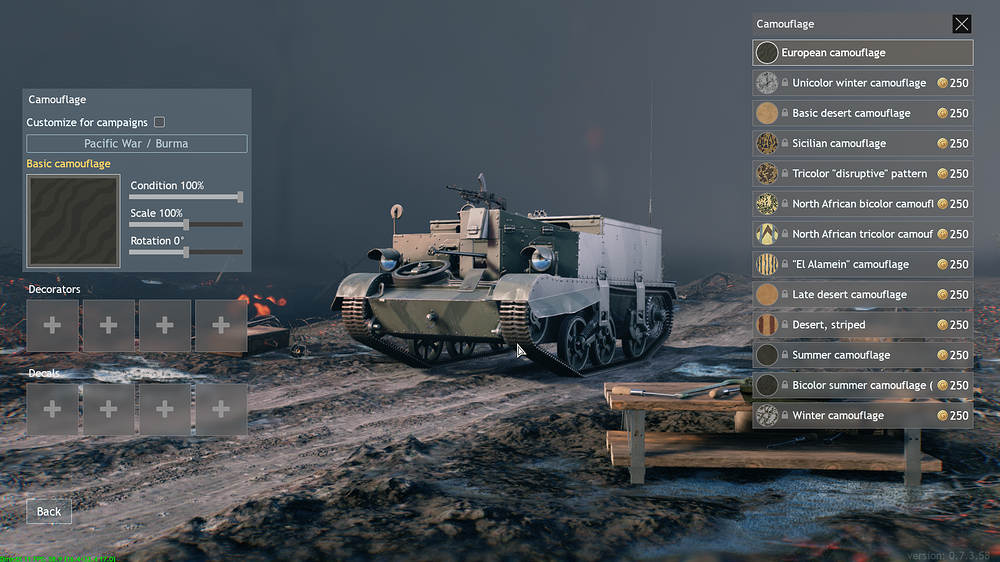Pick the Desert, striped camouflage
The height and width of the screenshot is (562, 1000).
[x=862, y=325]
